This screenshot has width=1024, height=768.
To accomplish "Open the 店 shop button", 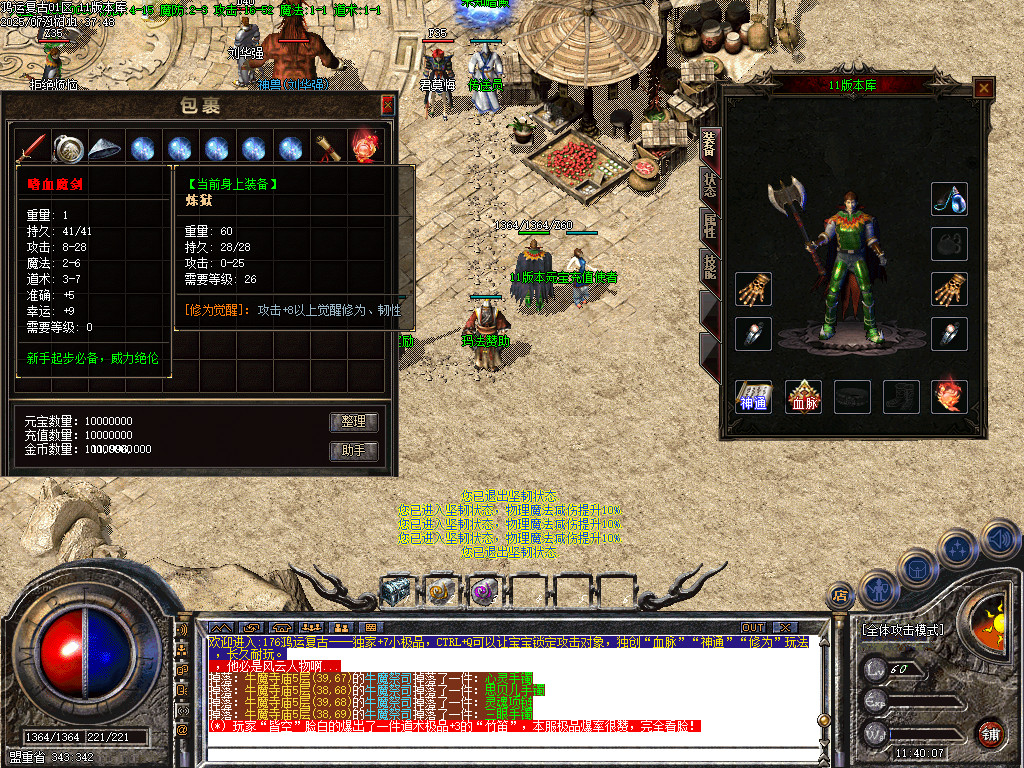I will point(841,597).
